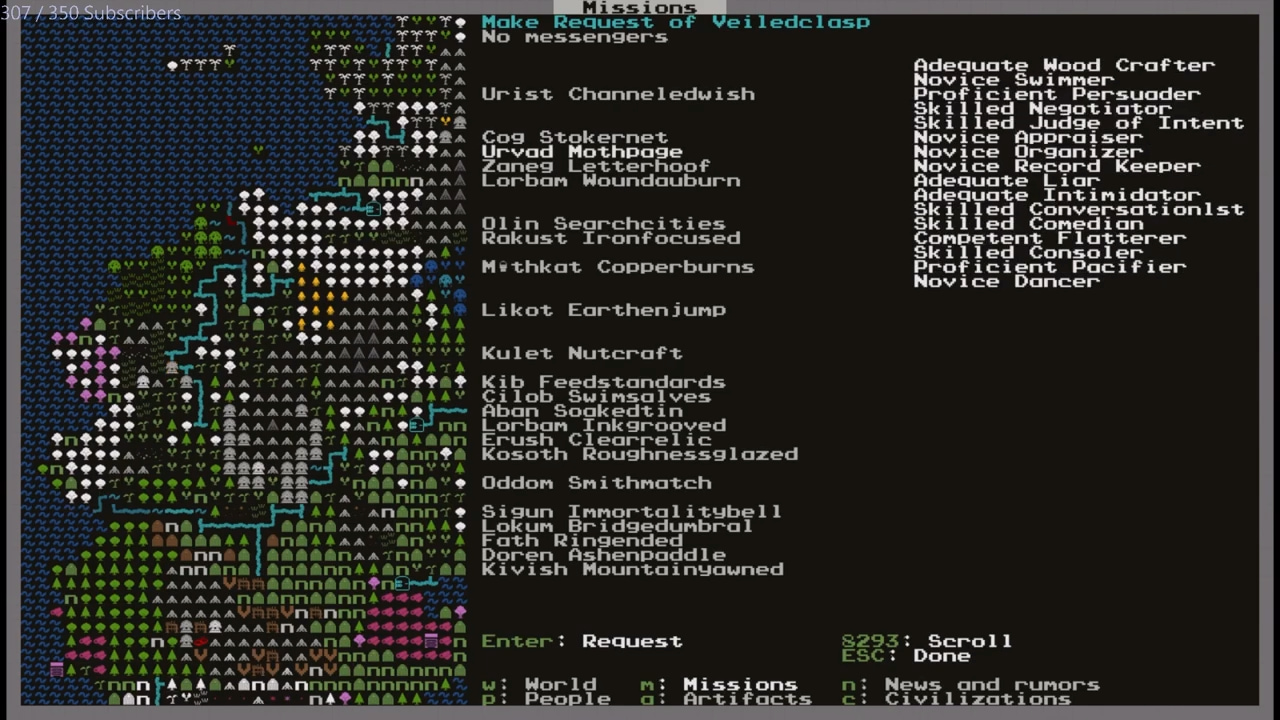
Task: Select Urist Channeledwish from the messenger list
Action: point(617,93)
